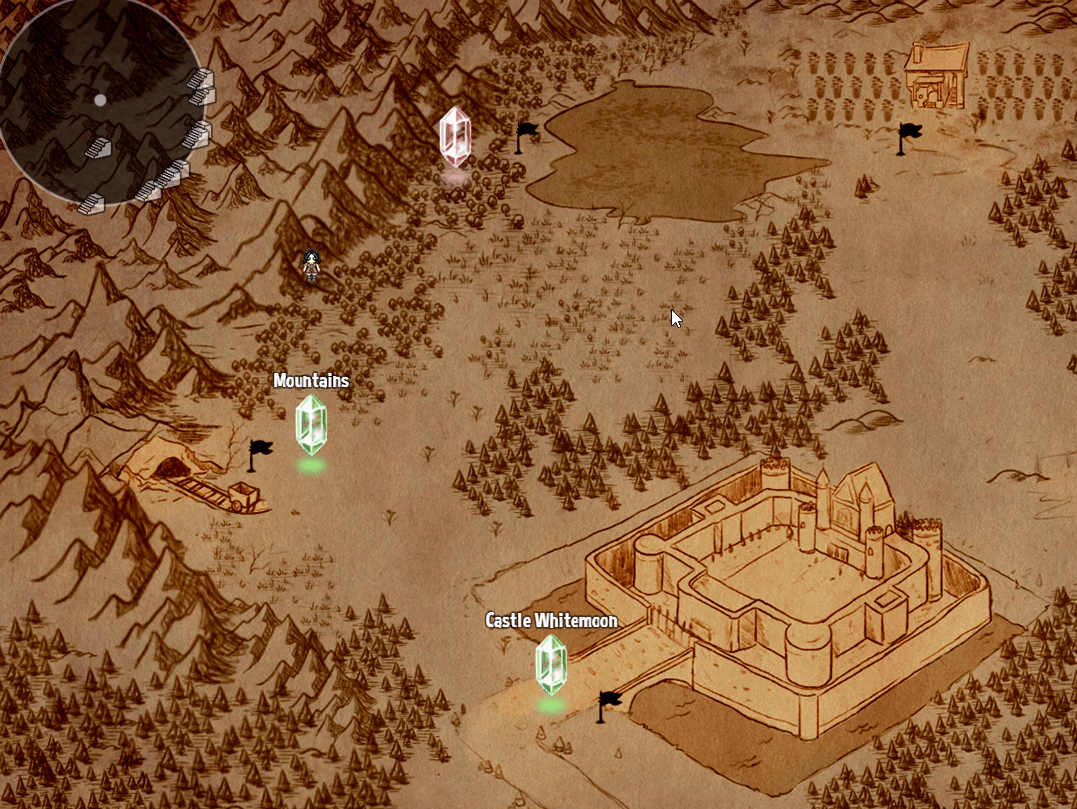The height and width of the screenshot is (809, 1077).
Task: Select the unlabeled pink crystal waypoint
Action: (455, 136)
